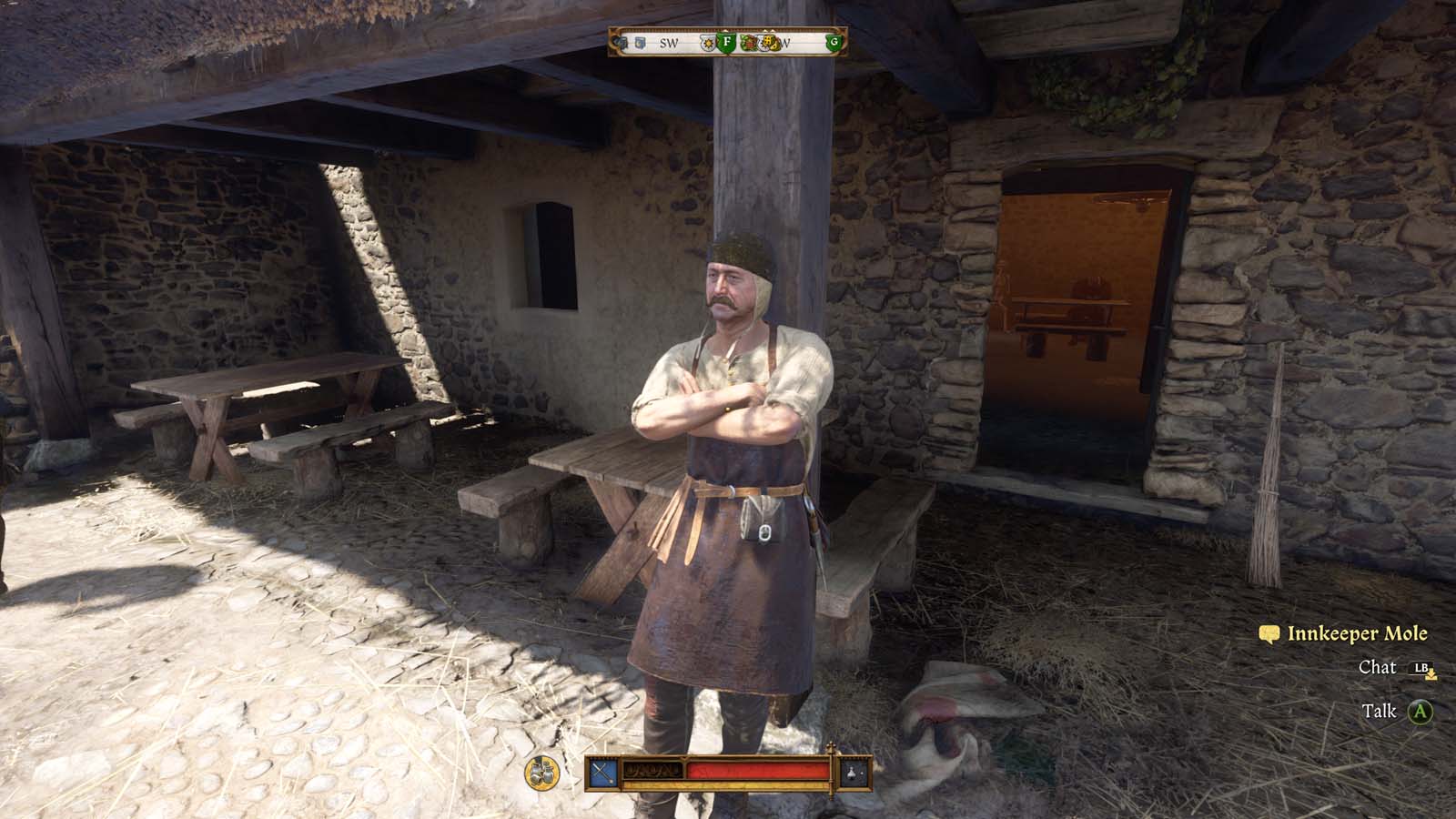The width and height of the screenshot is (1456, 819).
Task: Click the dice minigame marker on the compass
Action: tap(769, 42)
